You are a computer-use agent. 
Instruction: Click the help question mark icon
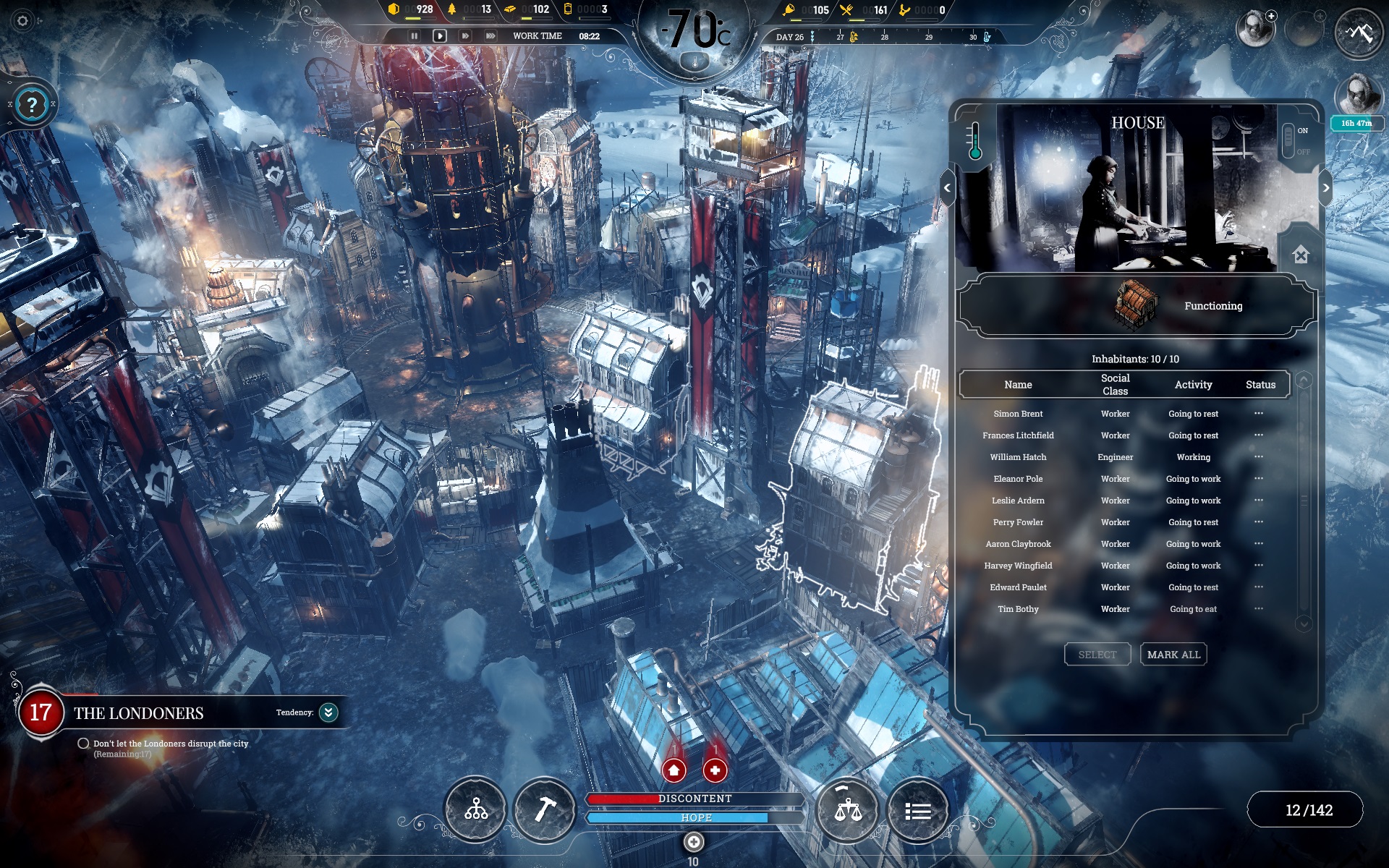click(x=30, y=104)
